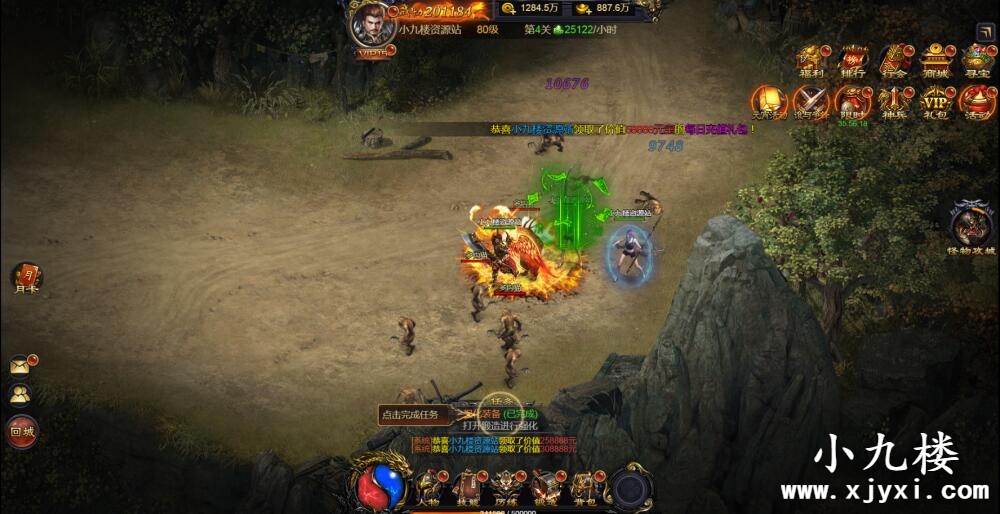This screenshot has height=514, width=1000.
Task: Open the 福利 welfare rewards icon
Action: click(x=810, y=60)
